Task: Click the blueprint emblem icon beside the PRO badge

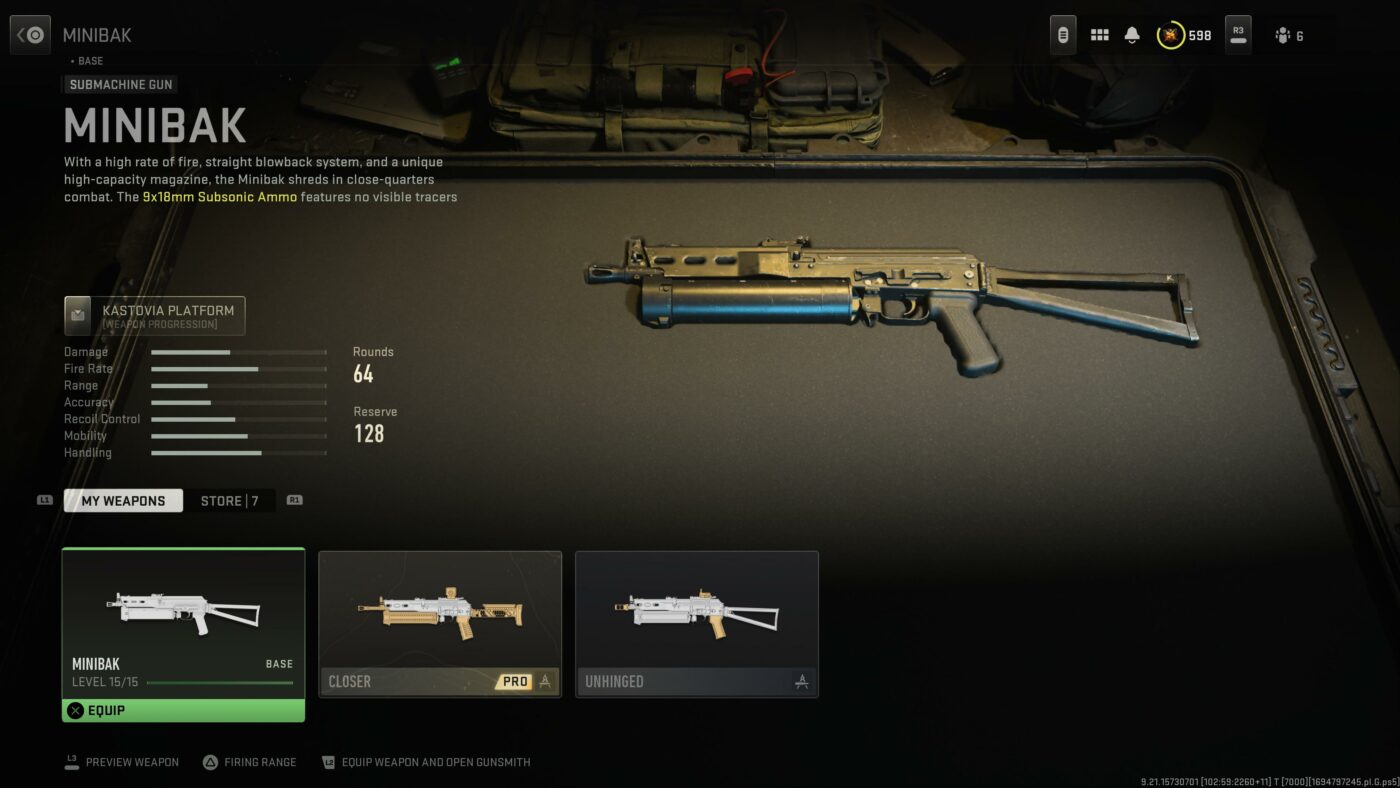Action: coord(543,680)
